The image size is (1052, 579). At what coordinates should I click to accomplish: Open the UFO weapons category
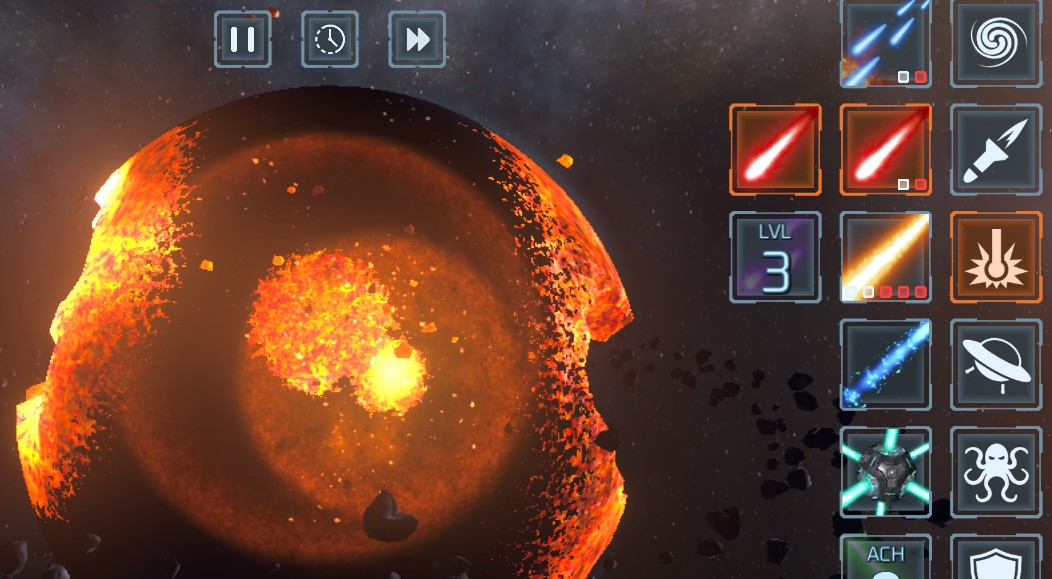coord(995,365)
